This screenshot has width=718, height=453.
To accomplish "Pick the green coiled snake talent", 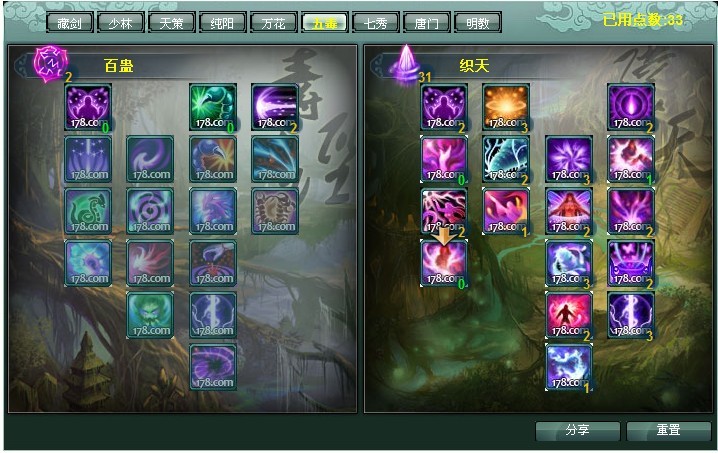I will click(x=88, y=211).
